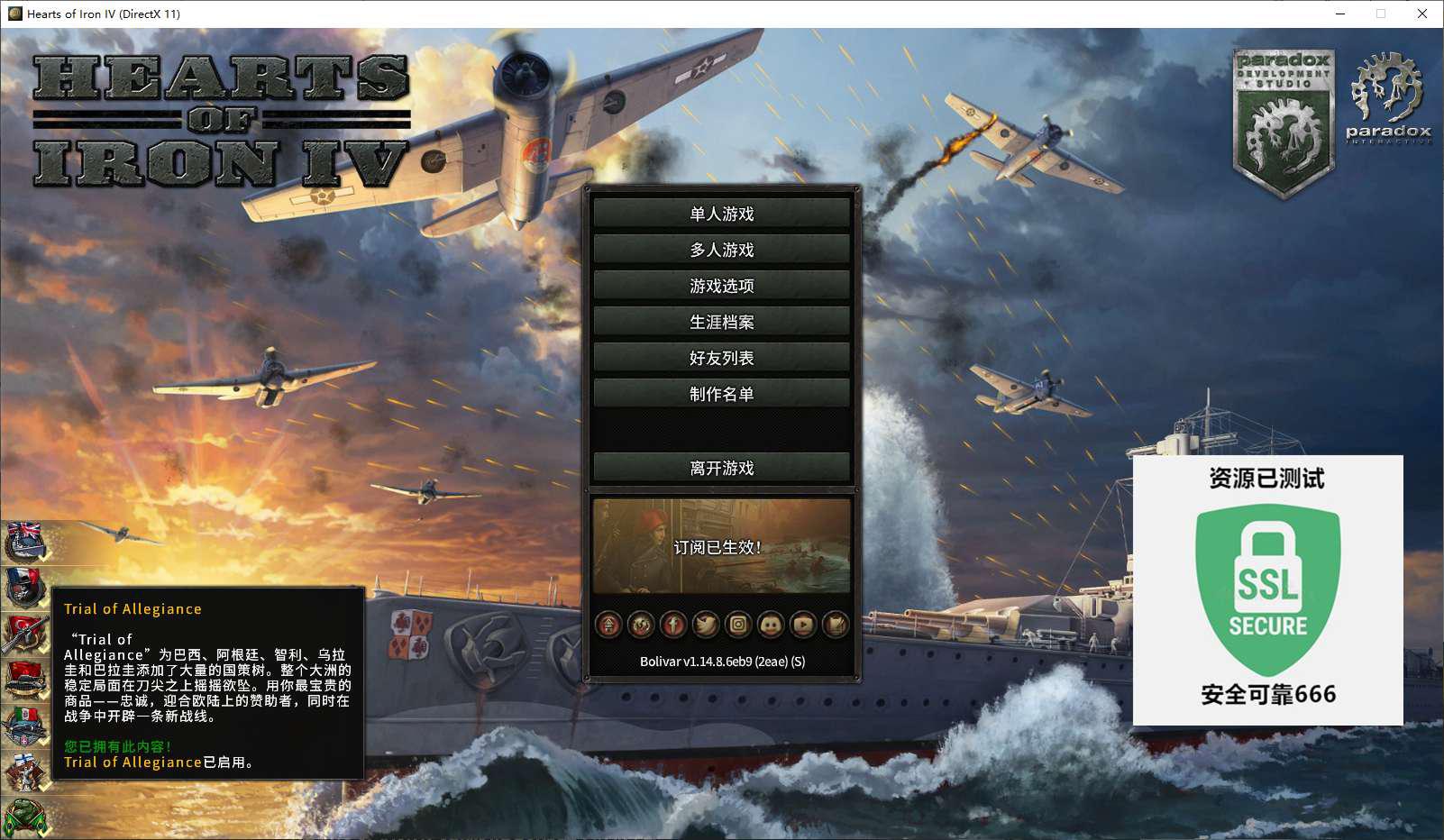Open the multiplayer menu (多人游戏)
1444x840 pixels.
tap(721, 250)
